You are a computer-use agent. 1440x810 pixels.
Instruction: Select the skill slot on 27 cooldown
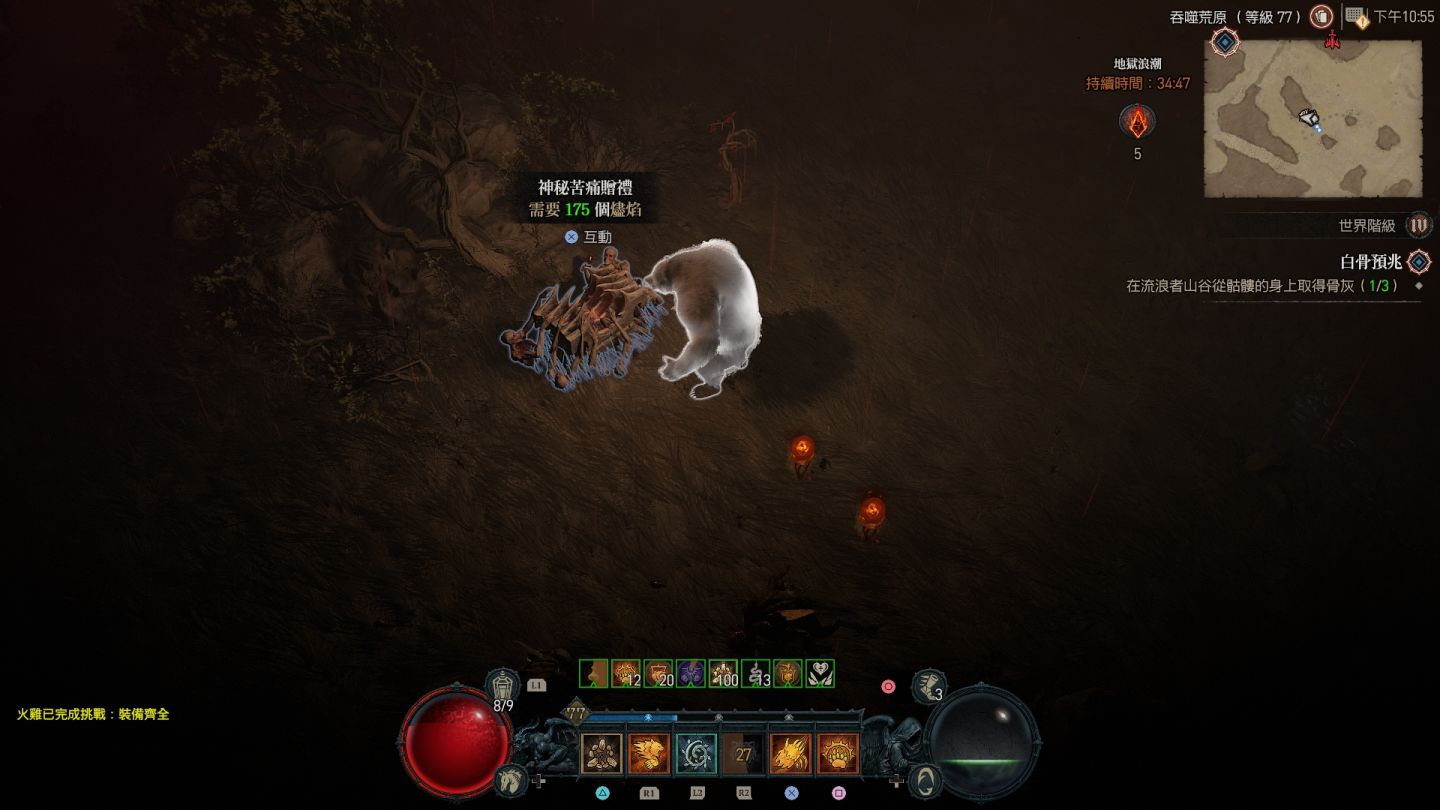[743, 754]
